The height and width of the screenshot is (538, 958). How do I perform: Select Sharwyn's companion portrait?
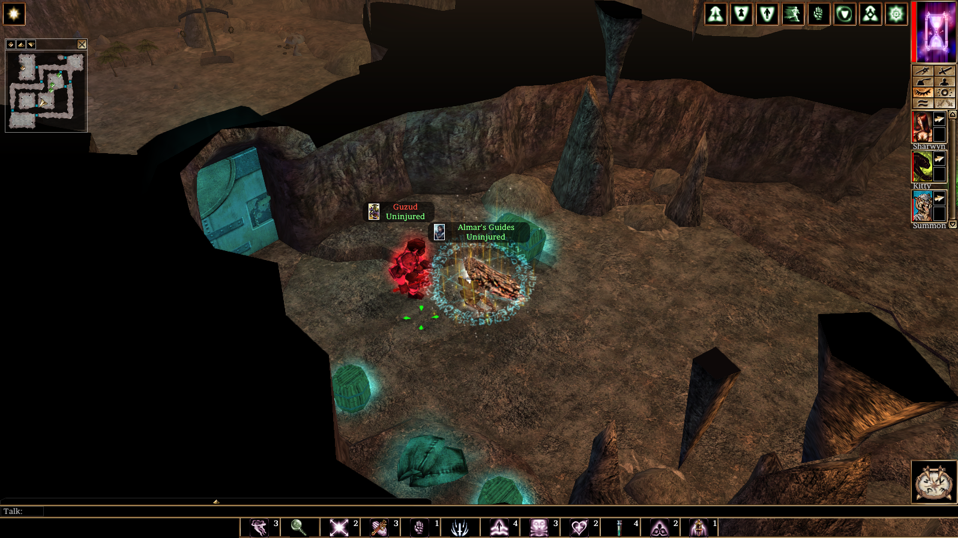point(922,127)
